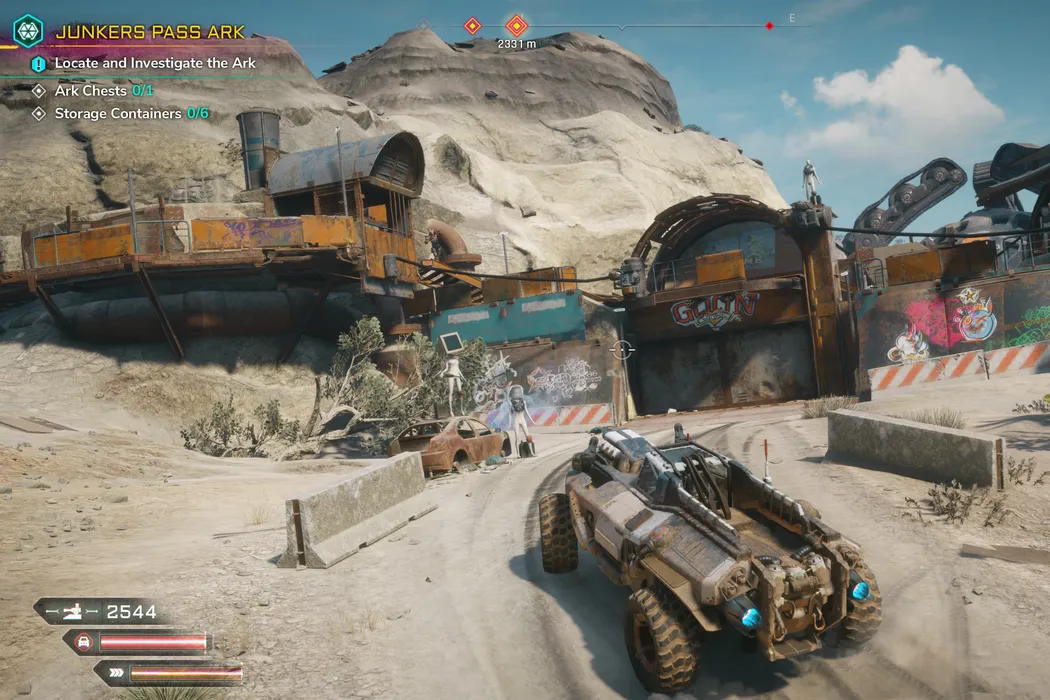Click the boost chevrons icon
This screenshot has height=700, width=1050.
click(116, 673)
